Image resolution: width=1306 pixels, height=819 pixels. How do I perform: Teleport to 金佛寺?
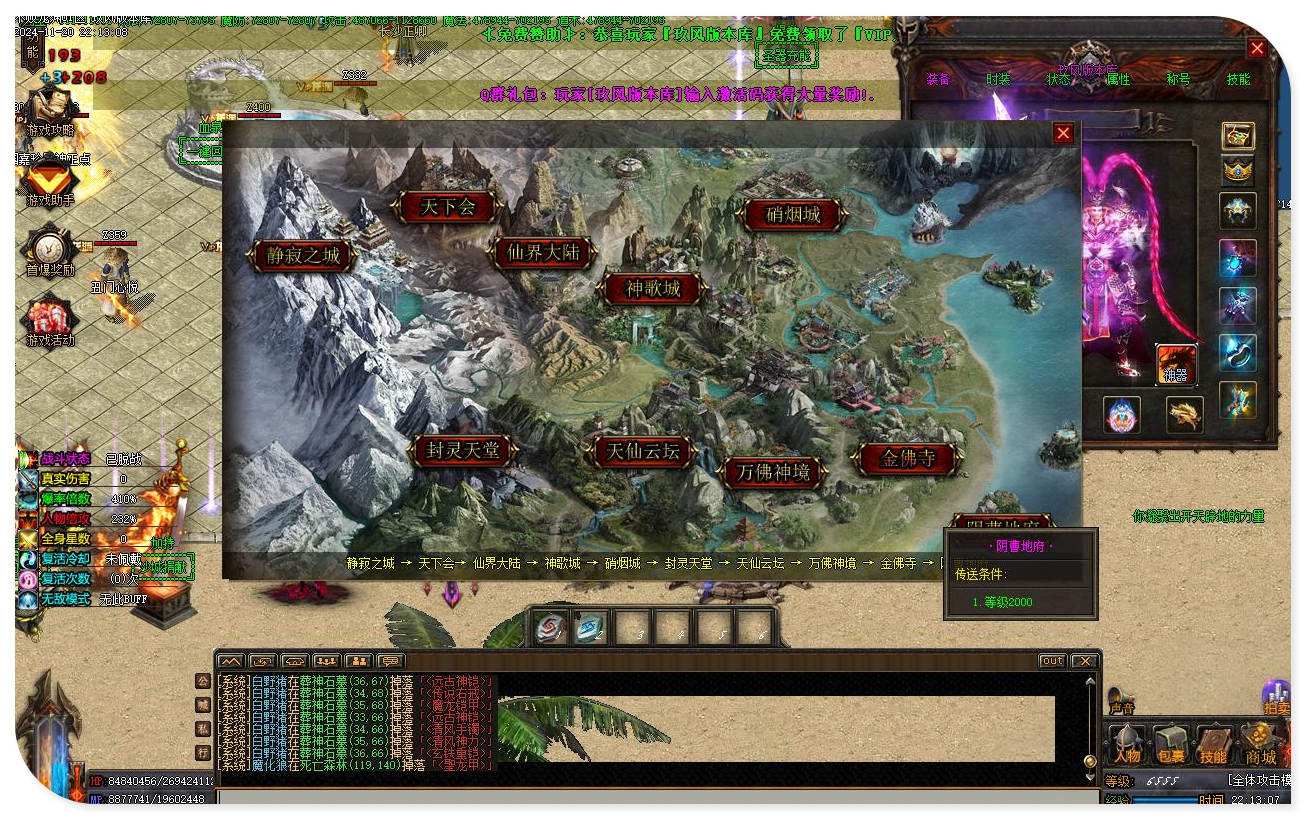point(907,458)
